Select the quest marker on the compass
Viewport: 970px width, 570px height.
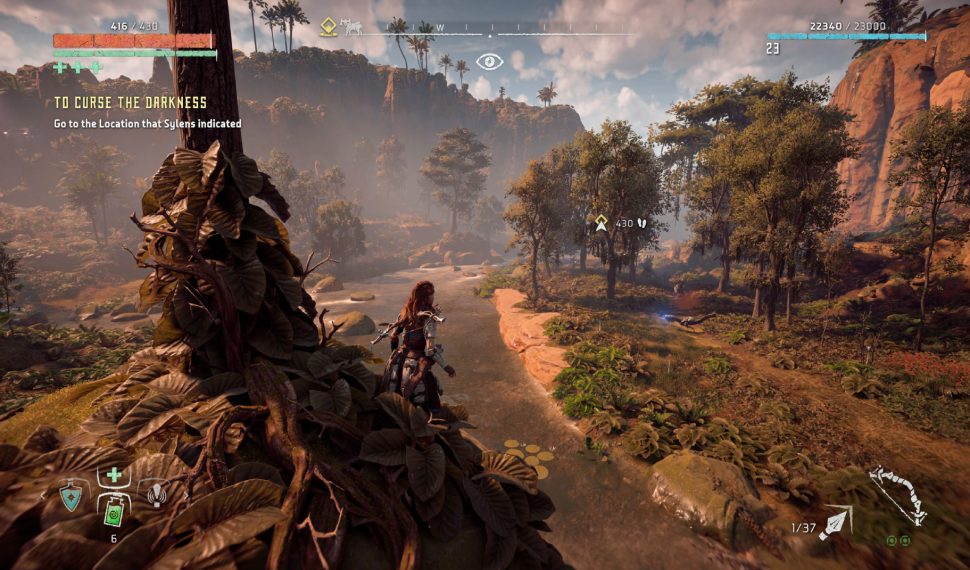point(327,27)
